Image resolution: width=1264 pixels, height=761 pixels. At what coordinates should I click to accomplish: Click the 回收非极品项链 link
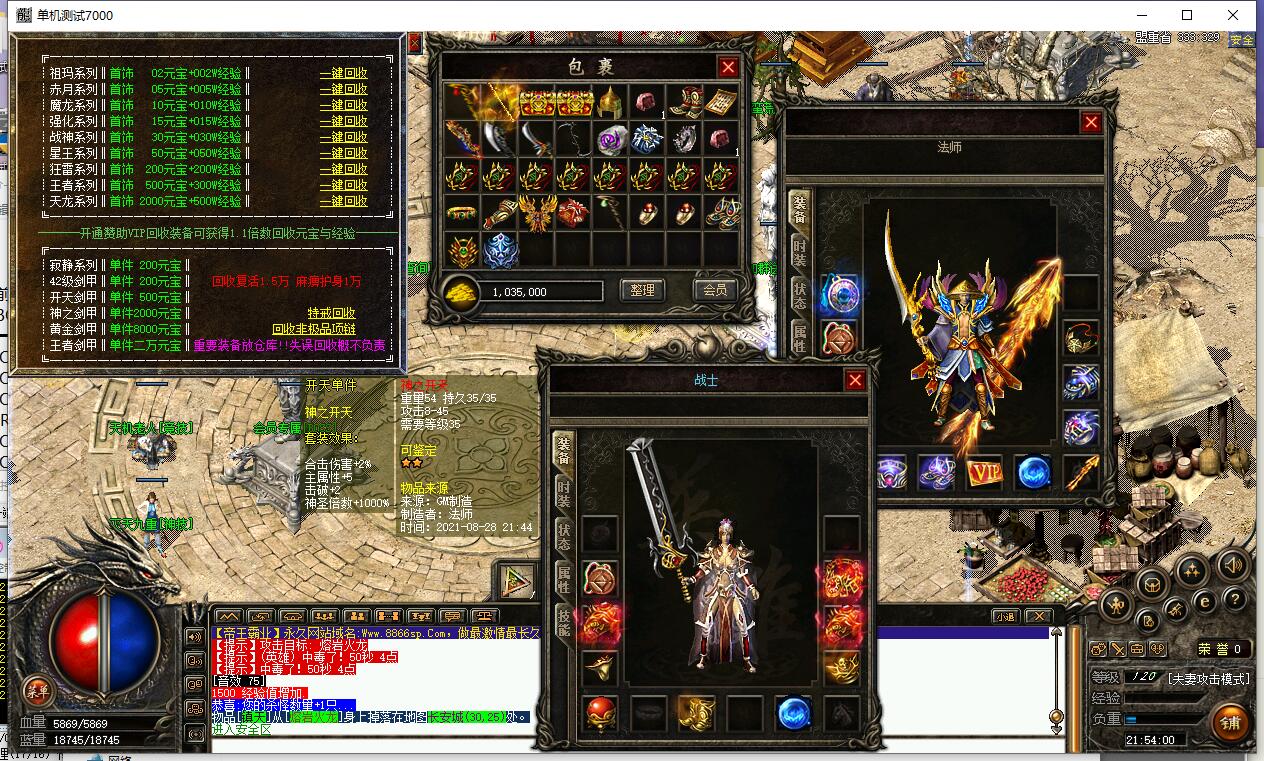313,329
